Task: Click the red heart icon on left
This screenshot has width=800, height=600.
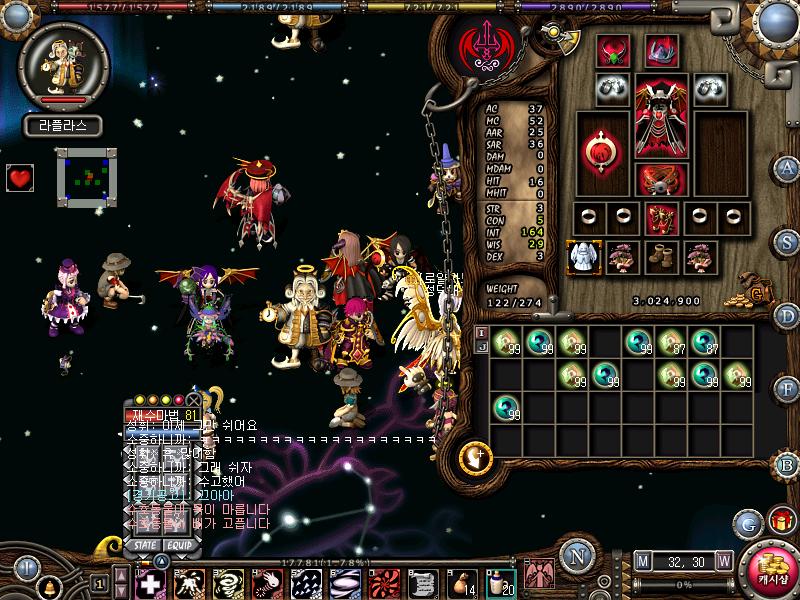Action: click(x=20, y=178)
